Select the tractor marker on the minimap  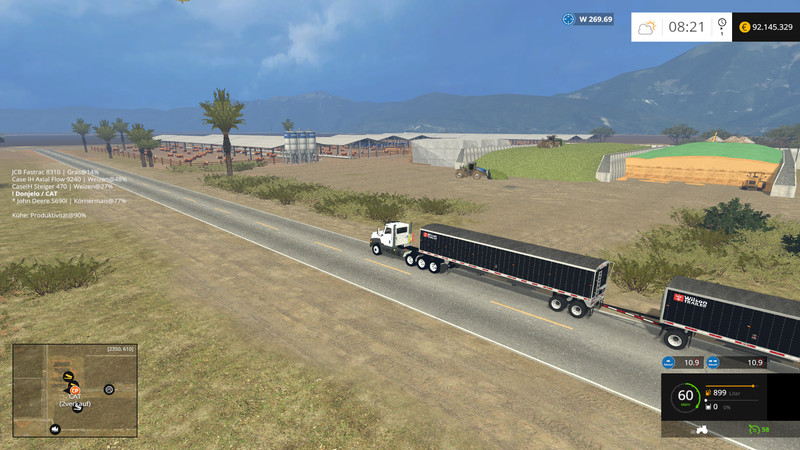[x=55, y=429]
